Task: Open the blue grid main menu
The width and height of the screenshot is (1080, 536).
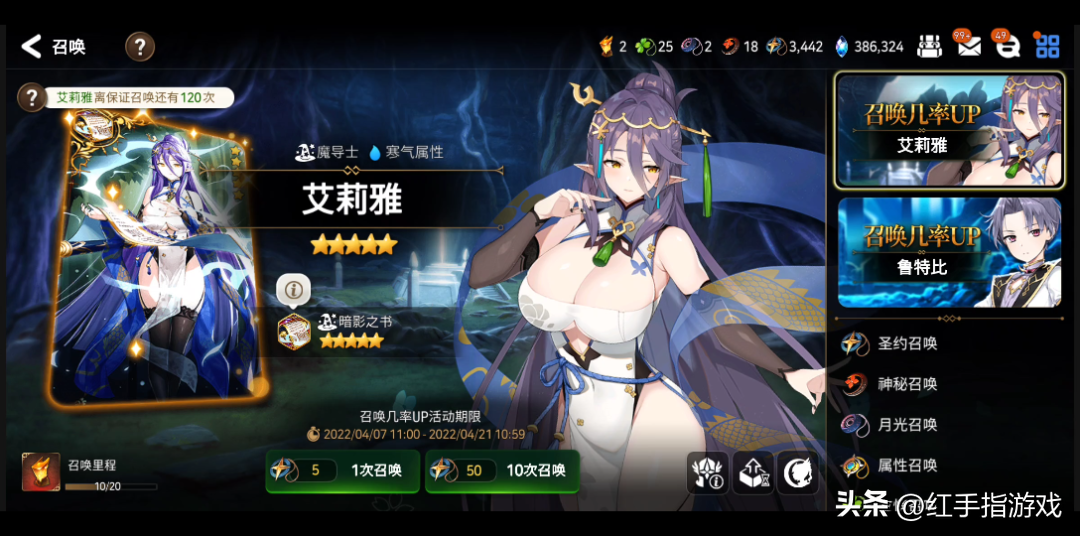Action: pyautogui.click(x=1047, y=46)
